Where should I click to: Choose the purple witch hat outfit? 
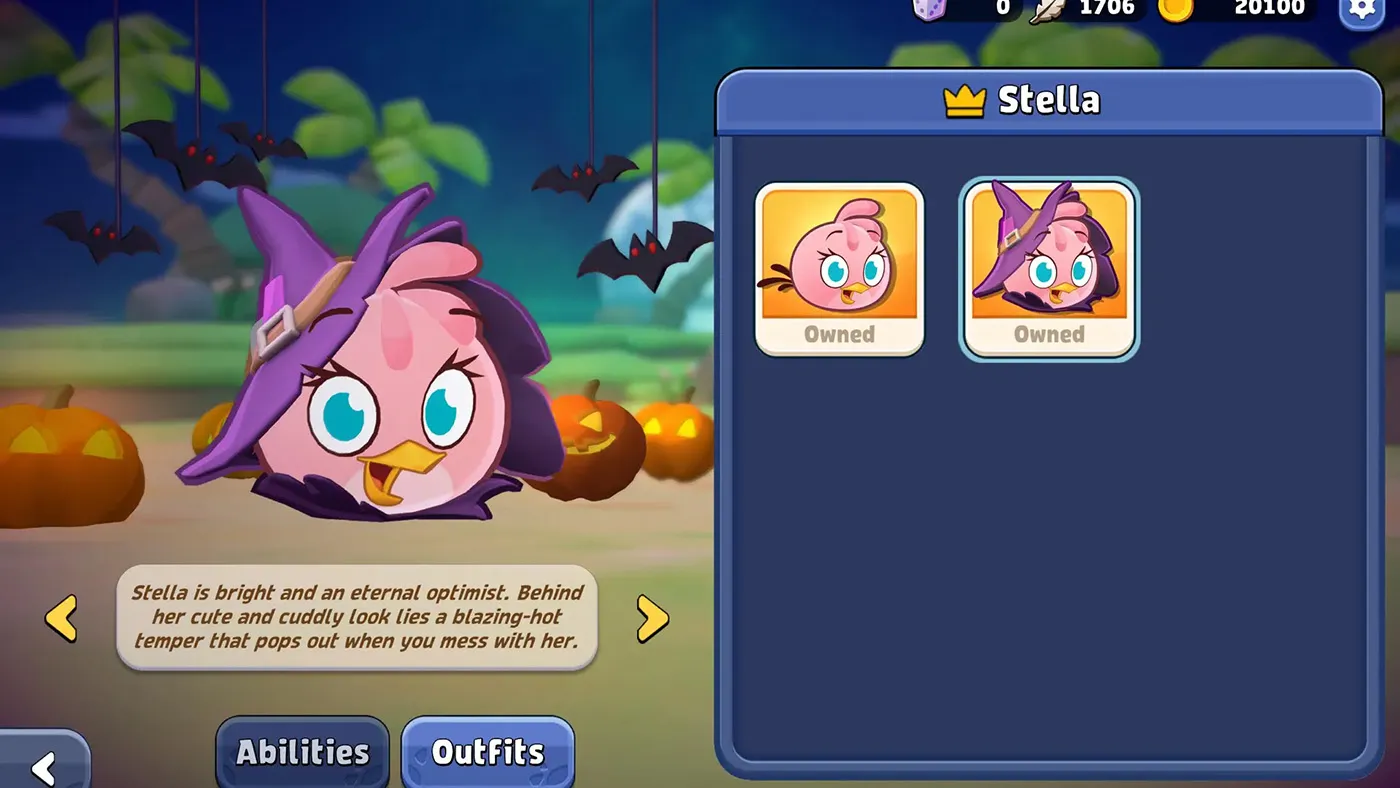[x=1049, y=268]
